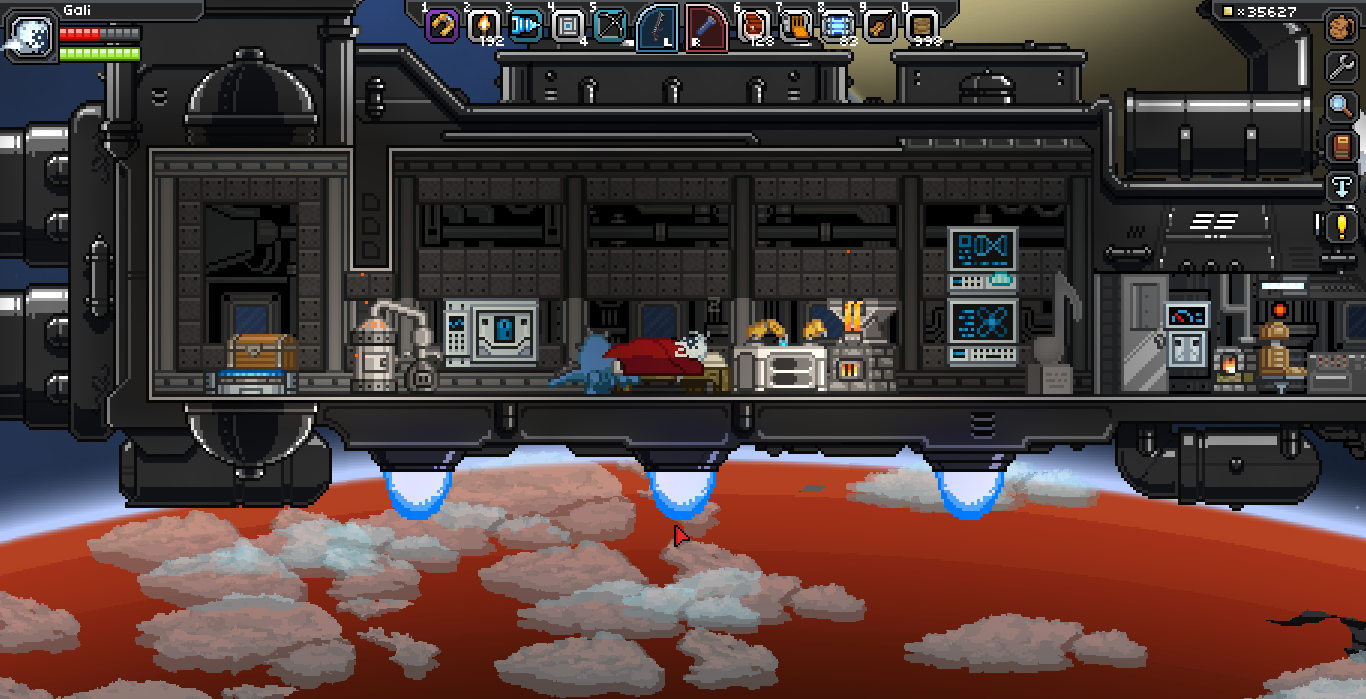Click the right-hand flashlight slot

coord(706,27)
